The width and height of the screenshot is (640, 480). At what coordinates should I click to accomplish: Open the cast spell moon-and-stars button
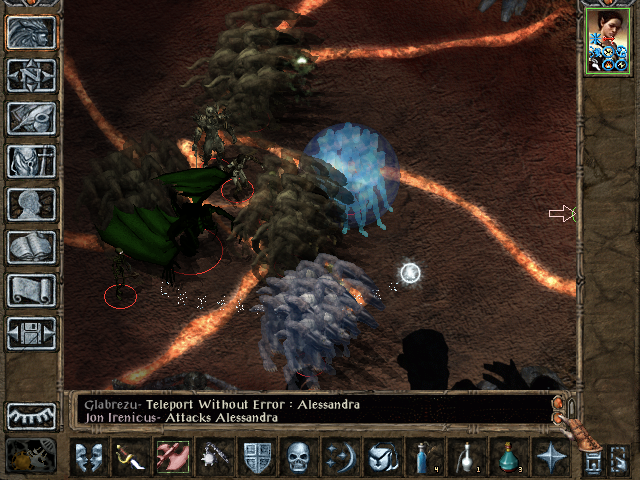[339, 457]
